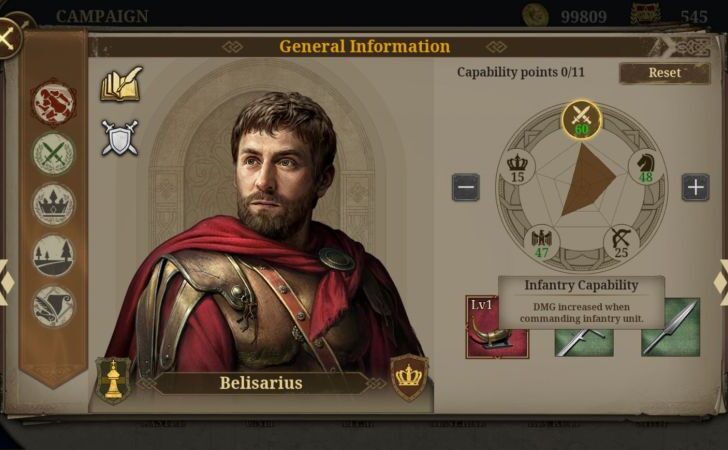Switch to the bottom banner tab
The height and width of the screenshot is (450, 728).
pyautogui.click(x=53, y=306)
